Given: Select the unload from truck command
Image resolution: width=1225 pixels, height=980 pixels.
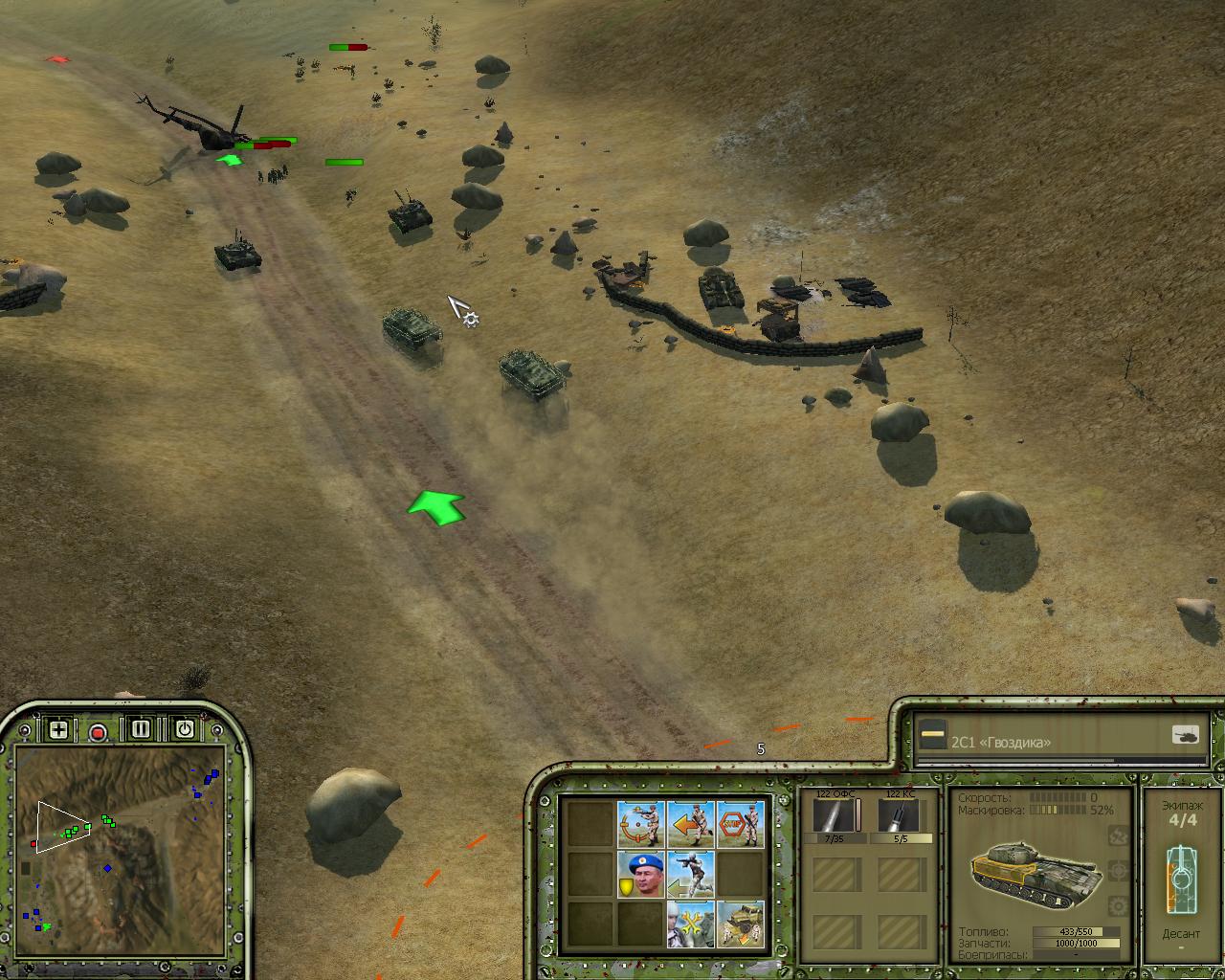Looking at the screenshot, I should [740, 924].
